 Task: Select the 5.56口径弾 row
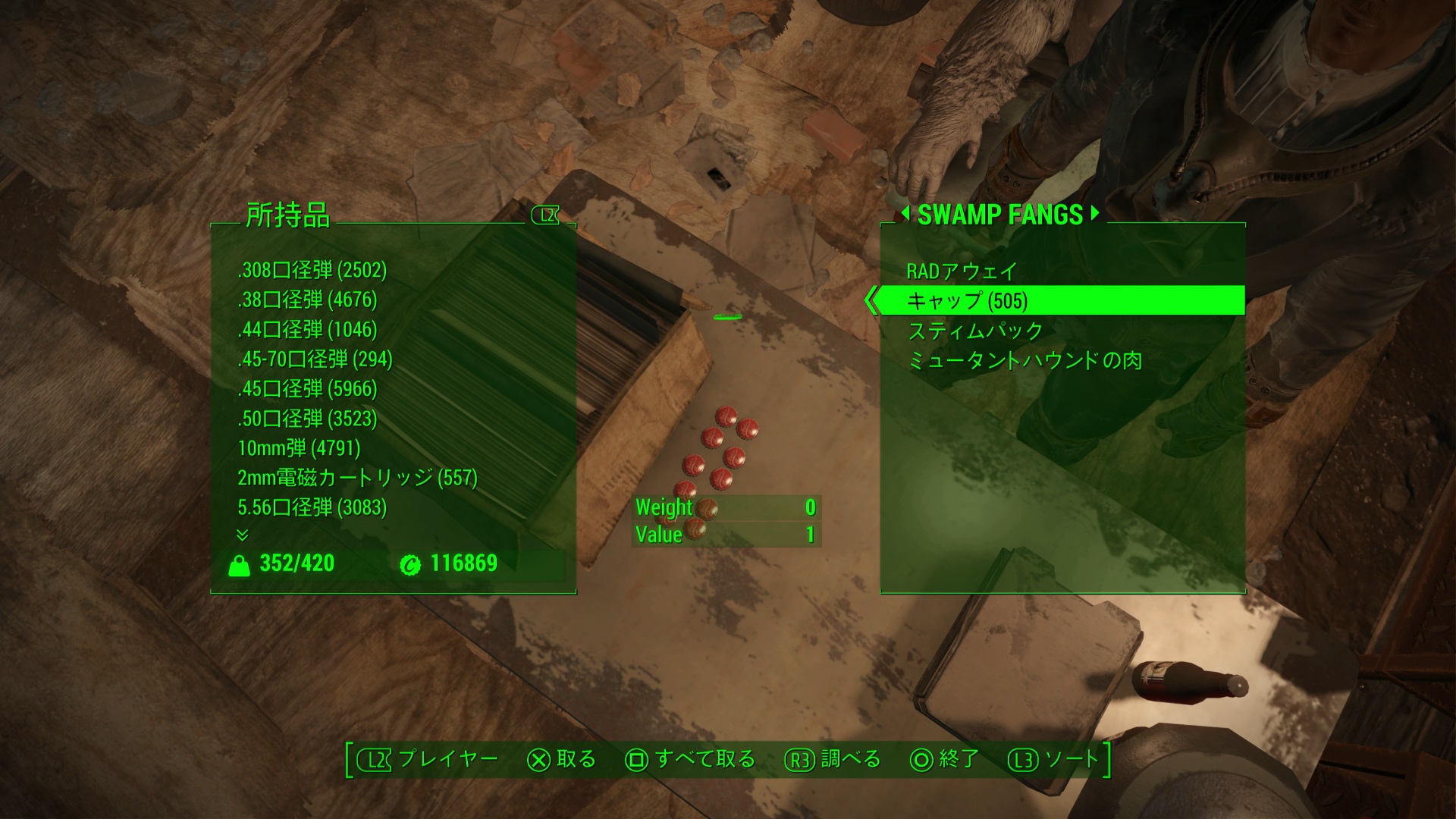tap(312, 507)
